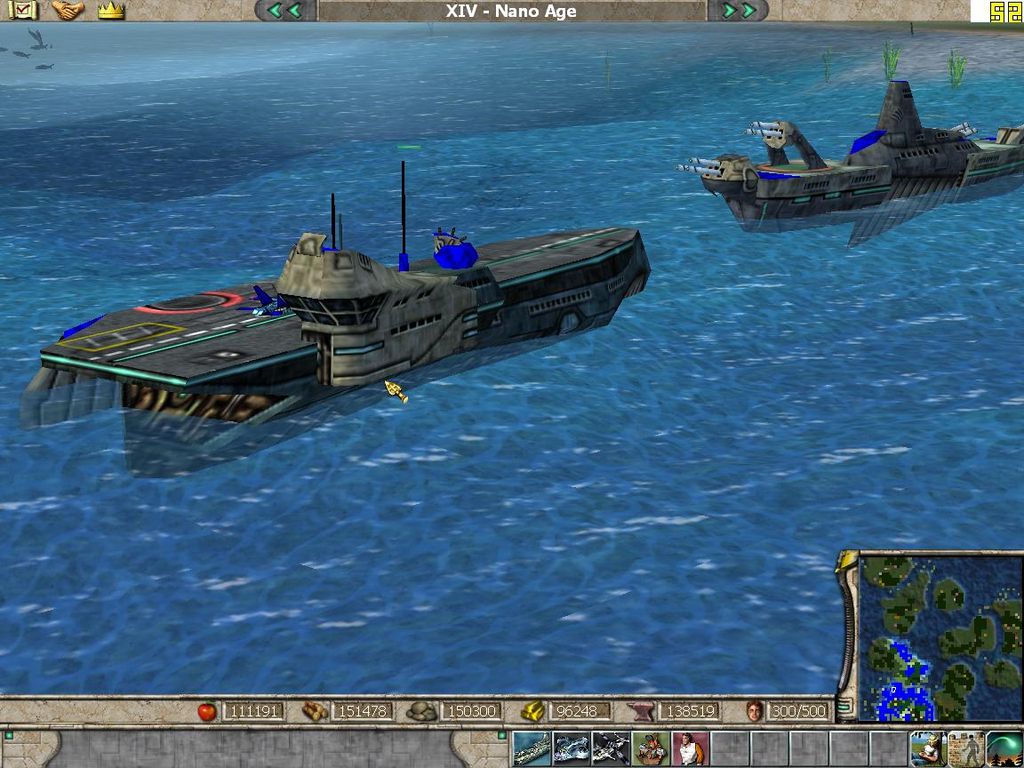Select the battleship icon in the bottom bar
The height and width of the screenshot is (768, 1024).
coord(531,749)
